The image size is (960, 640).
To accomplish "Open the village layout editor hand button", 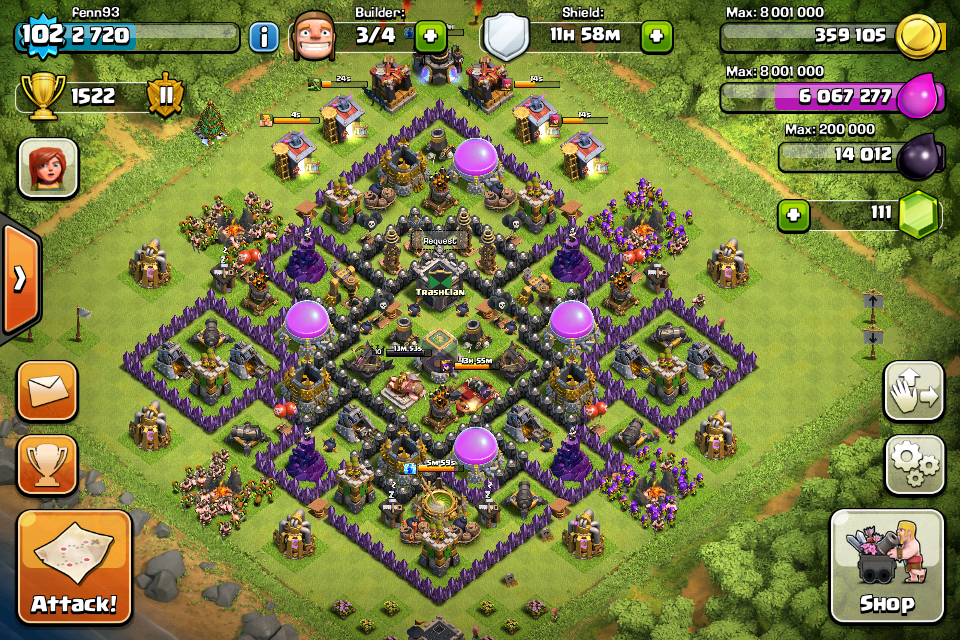I will tap(914, 391).
